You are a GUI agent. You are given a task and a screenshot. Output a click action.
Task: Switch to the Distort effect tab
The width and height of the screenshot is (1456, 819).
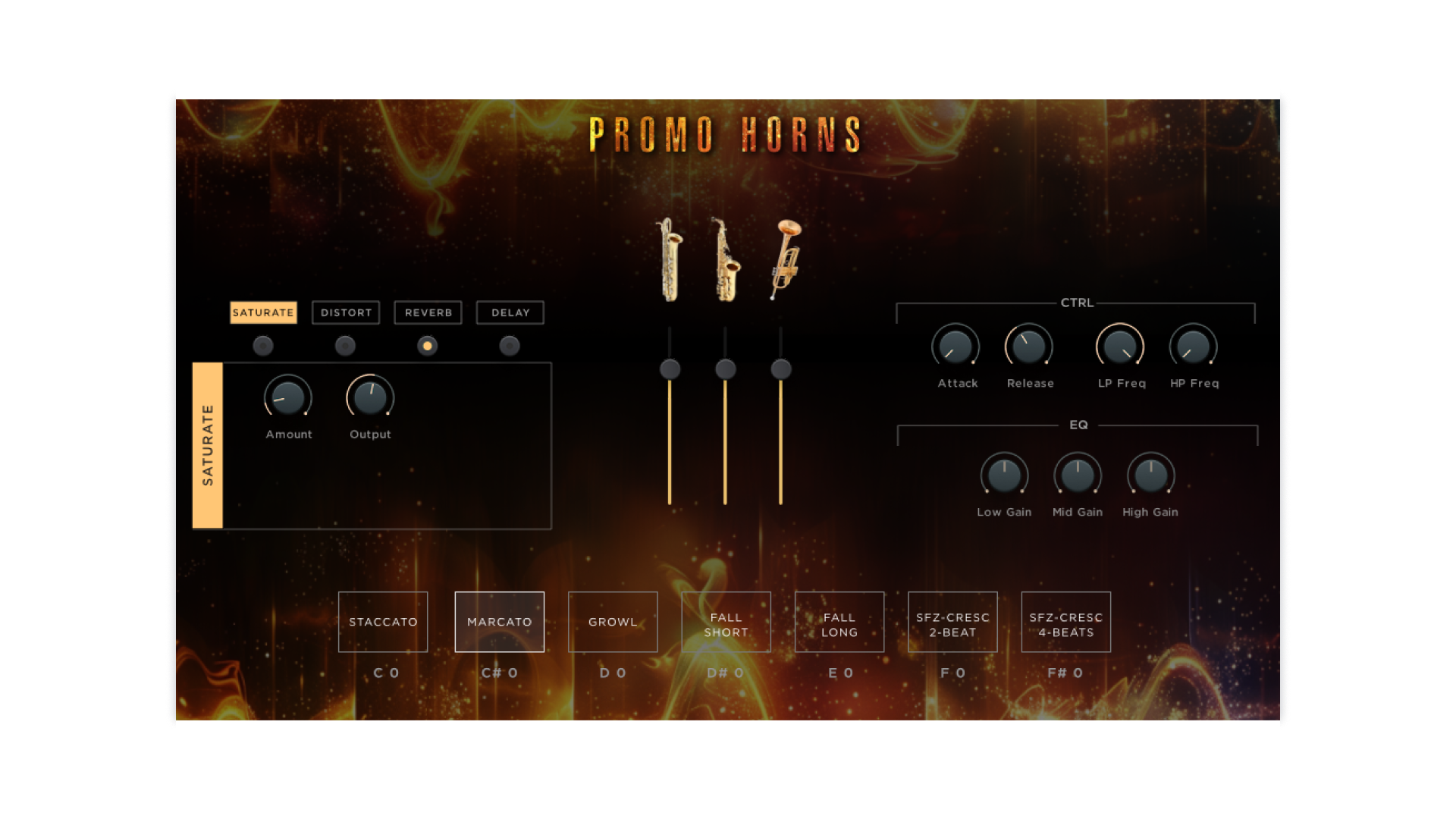click(x=345, y=312)
